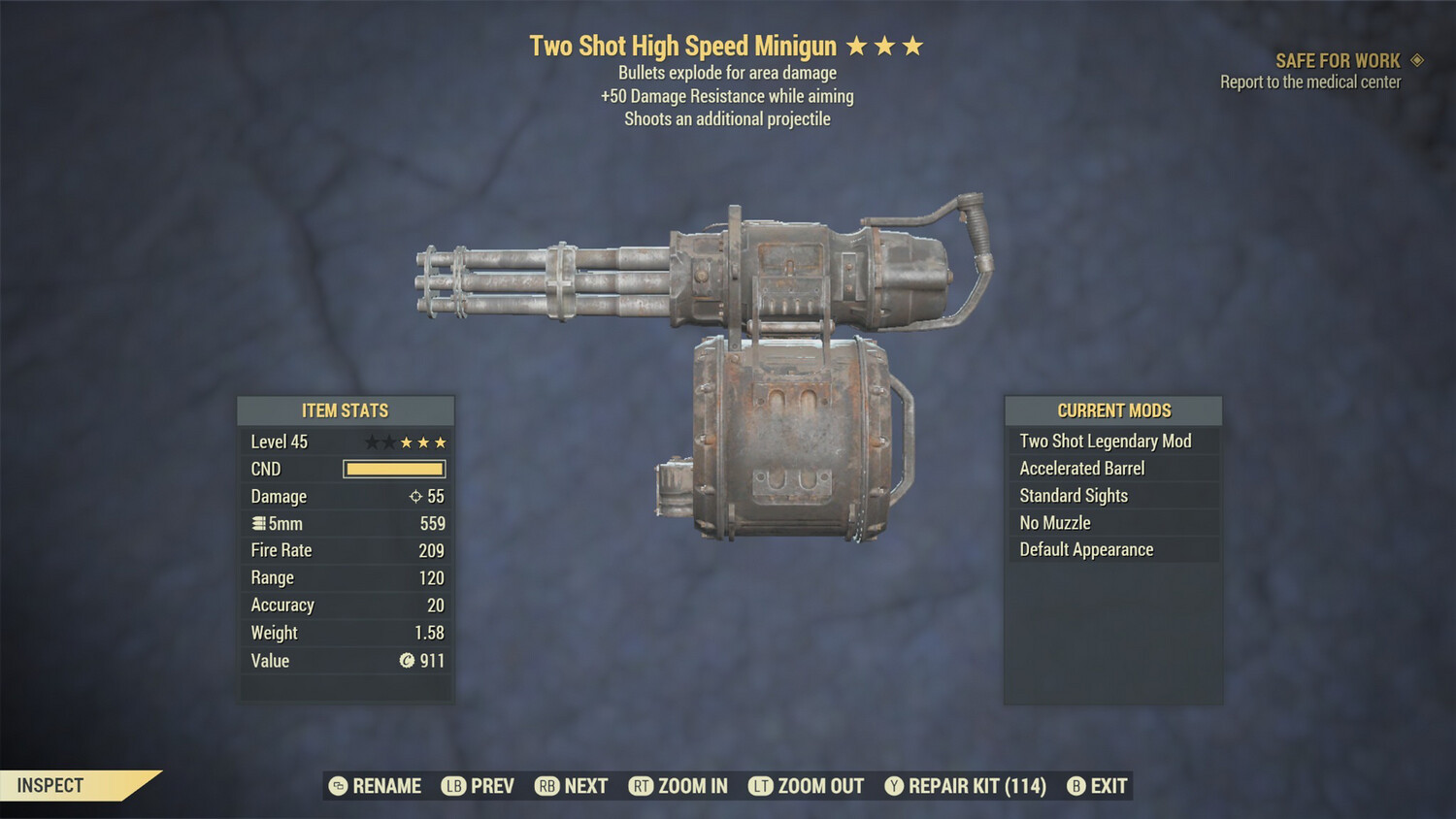Image resolution: width=1456 pixels, height=819 pixels.
Task: Click the B button icon next to Exit
Action: [x=1075, y=786]
